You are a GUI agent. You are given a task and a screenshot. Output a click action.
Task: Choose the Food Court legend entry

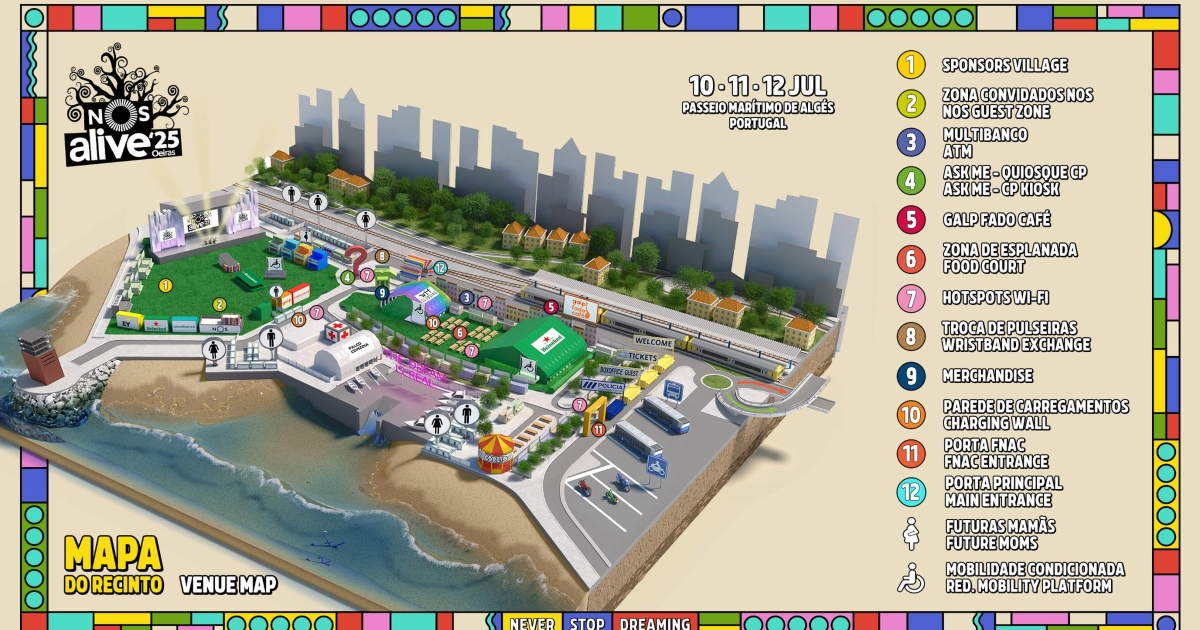pyautogui.click(x=1008, y=259)
